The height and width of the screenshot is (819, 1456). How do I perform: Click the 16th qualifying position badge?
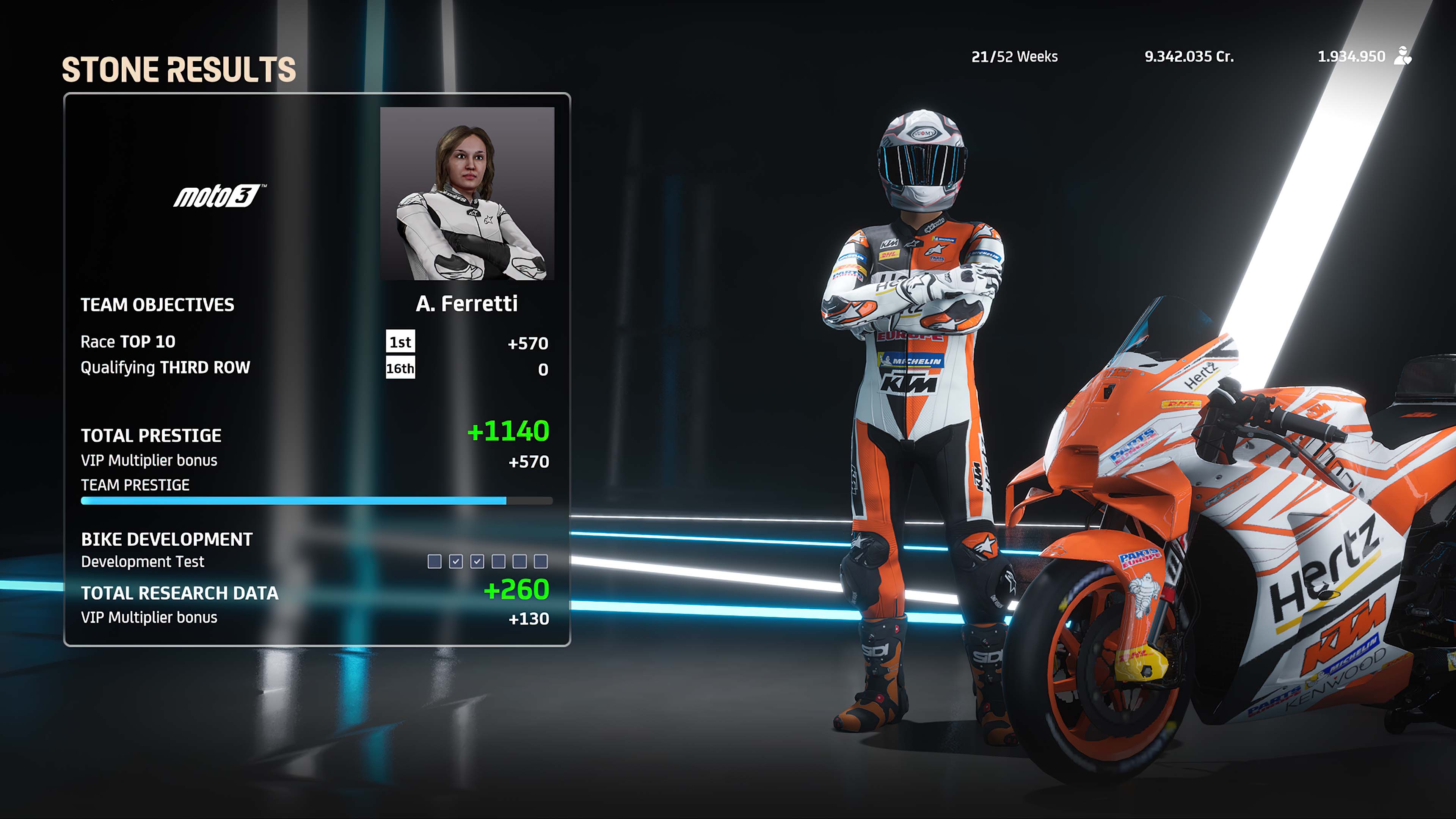pyautogui.click(x=402, y=368)
